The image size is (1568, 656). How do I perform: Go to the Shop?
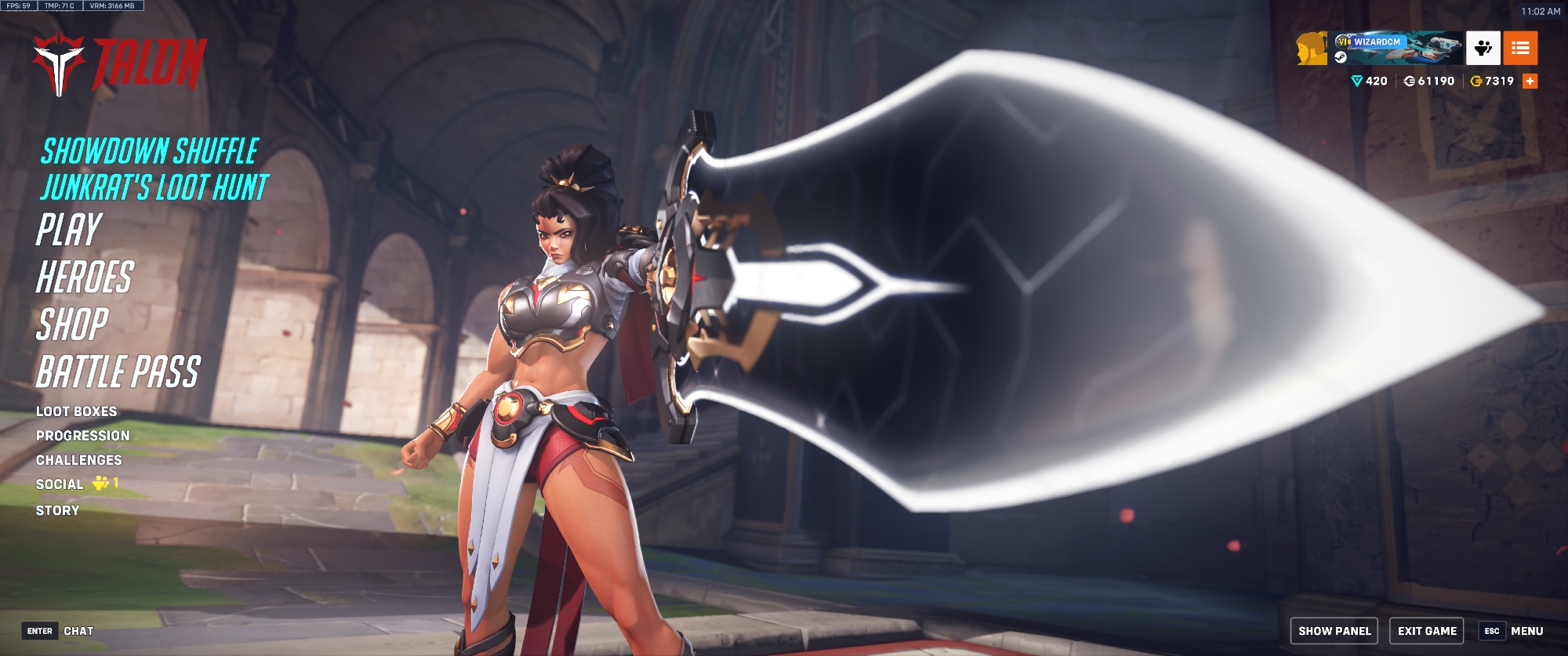72,324
